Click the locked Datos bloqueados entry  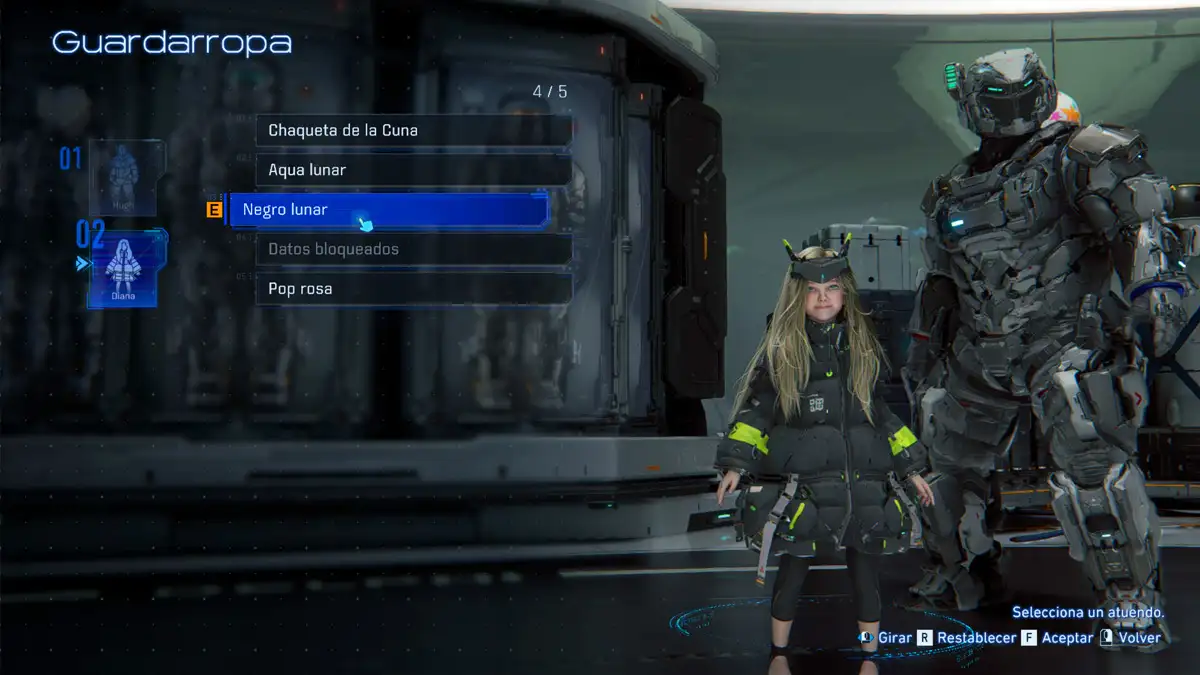tap(413, 249)
